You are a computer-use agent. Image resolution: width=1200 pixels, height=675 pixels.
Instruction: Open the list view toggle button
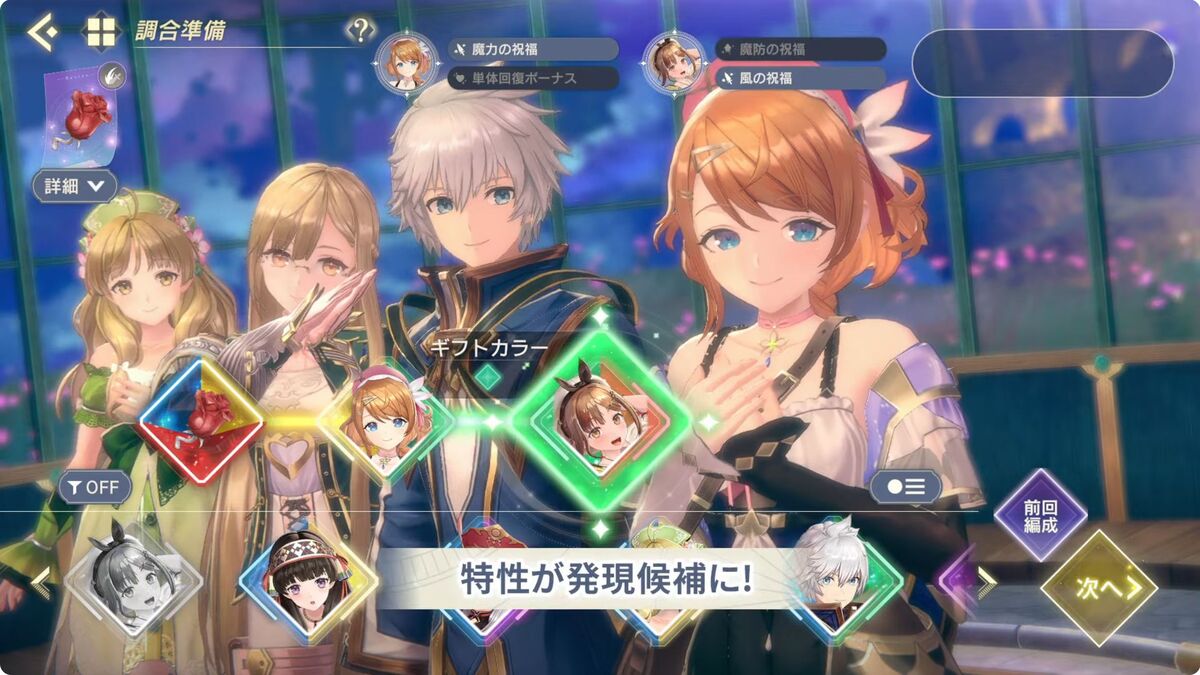click(x=905, y=487)
